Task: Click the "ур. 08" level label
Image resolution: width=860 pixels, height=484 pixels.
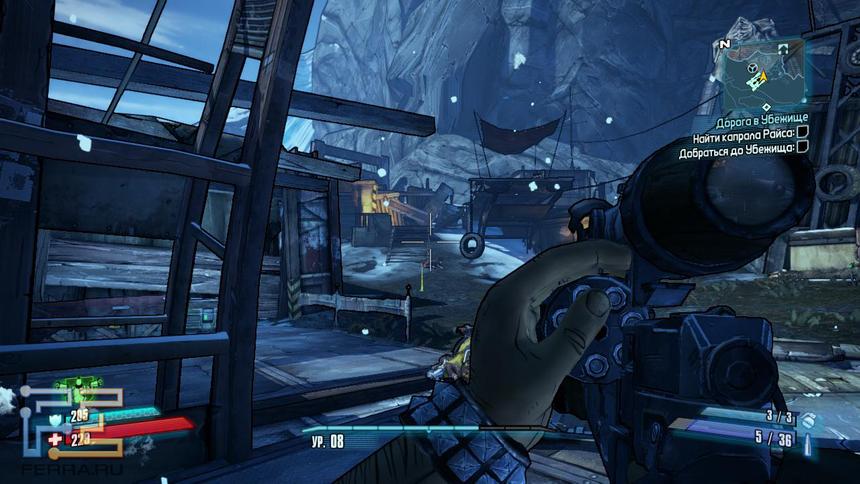Action: click(x=327, y=440)
